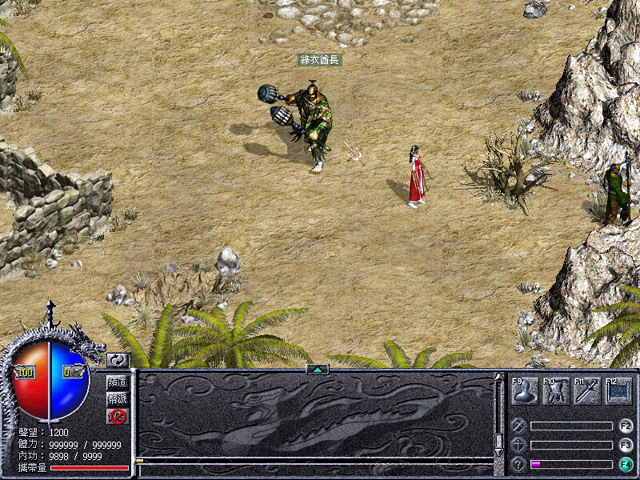Open the 頻道 channel button

point(117,382)
